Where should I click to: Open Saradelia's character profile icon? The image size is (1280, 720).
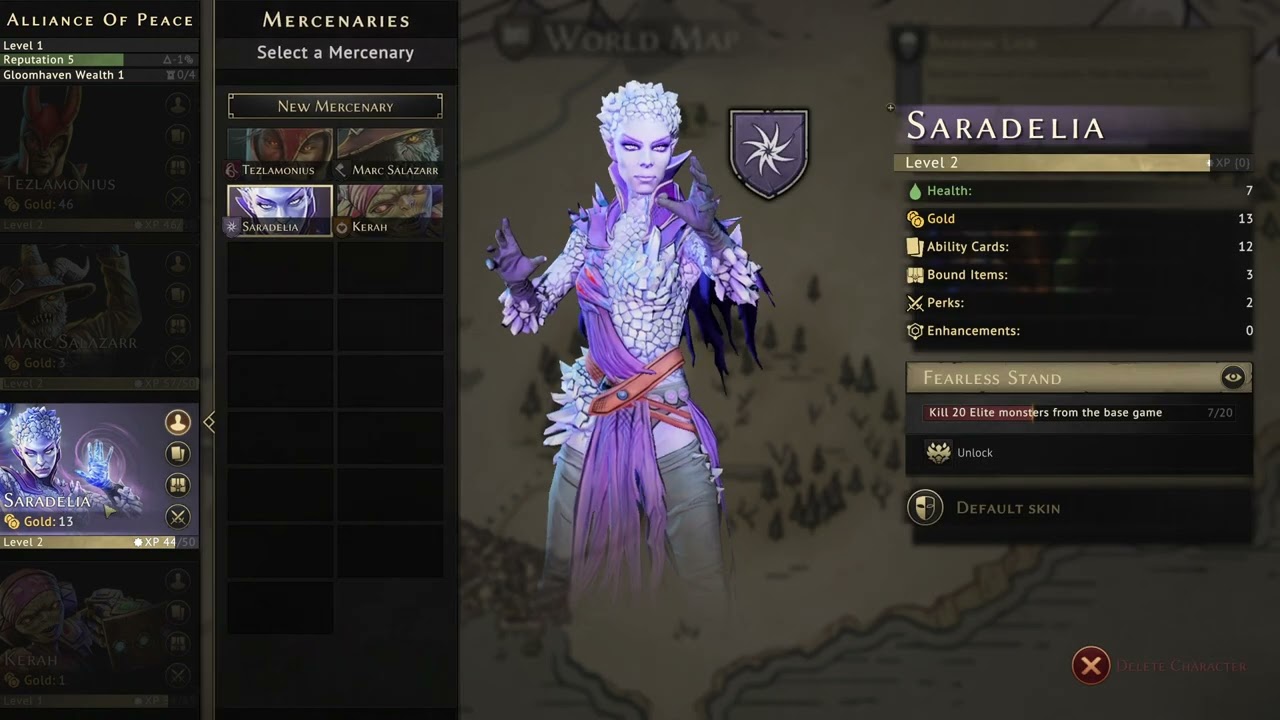pos(178,422)
